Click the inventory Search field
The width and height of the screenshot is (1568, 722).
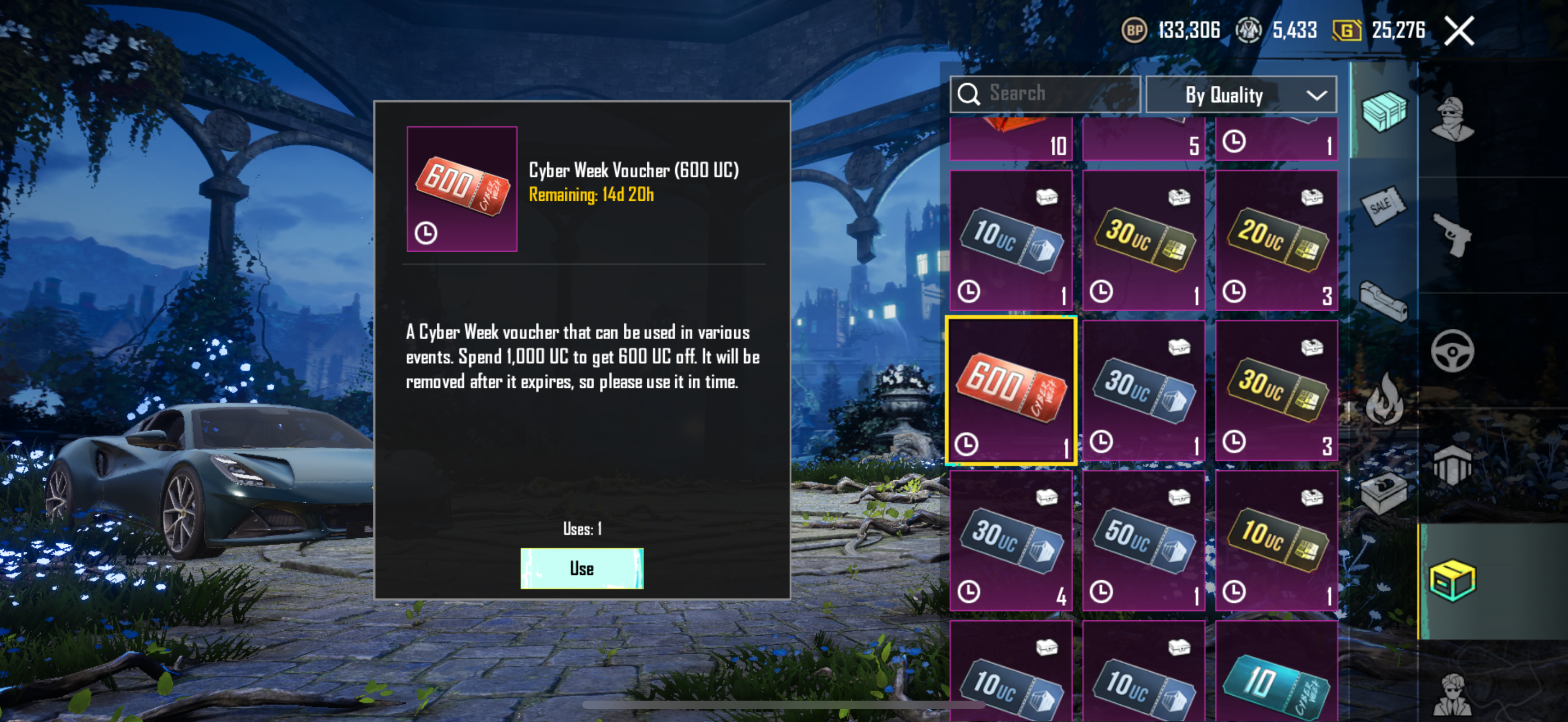pyautogui.click(x=1045, y=94)
